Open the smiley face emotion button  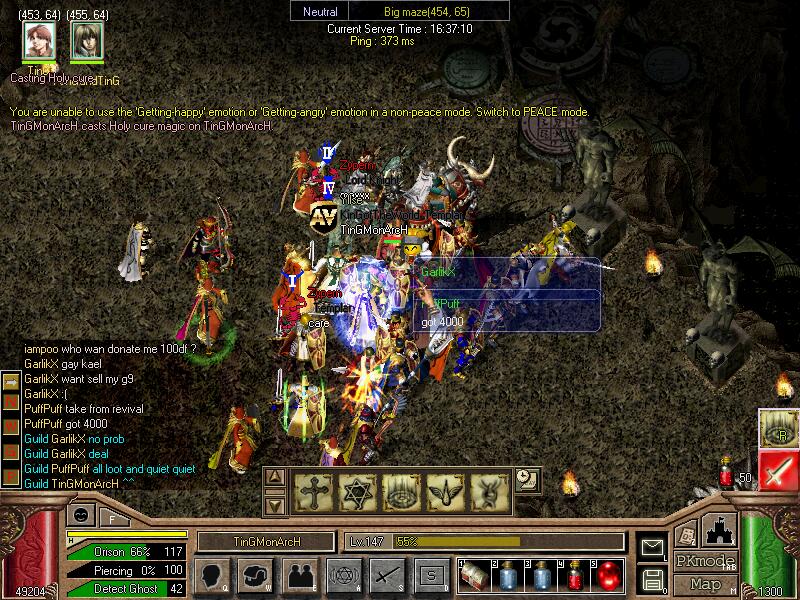(82, 515)
